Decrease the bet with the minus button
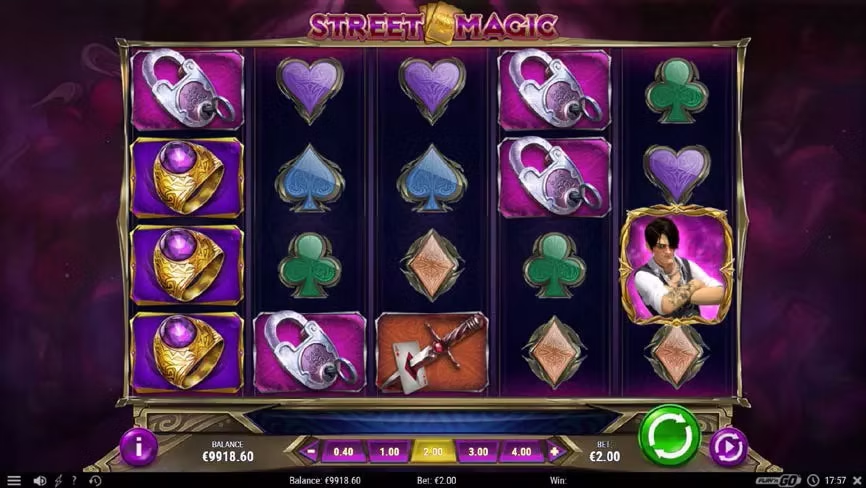Image resolution: width=866 pixels, height=488 pixels. (x=312, y=451)
